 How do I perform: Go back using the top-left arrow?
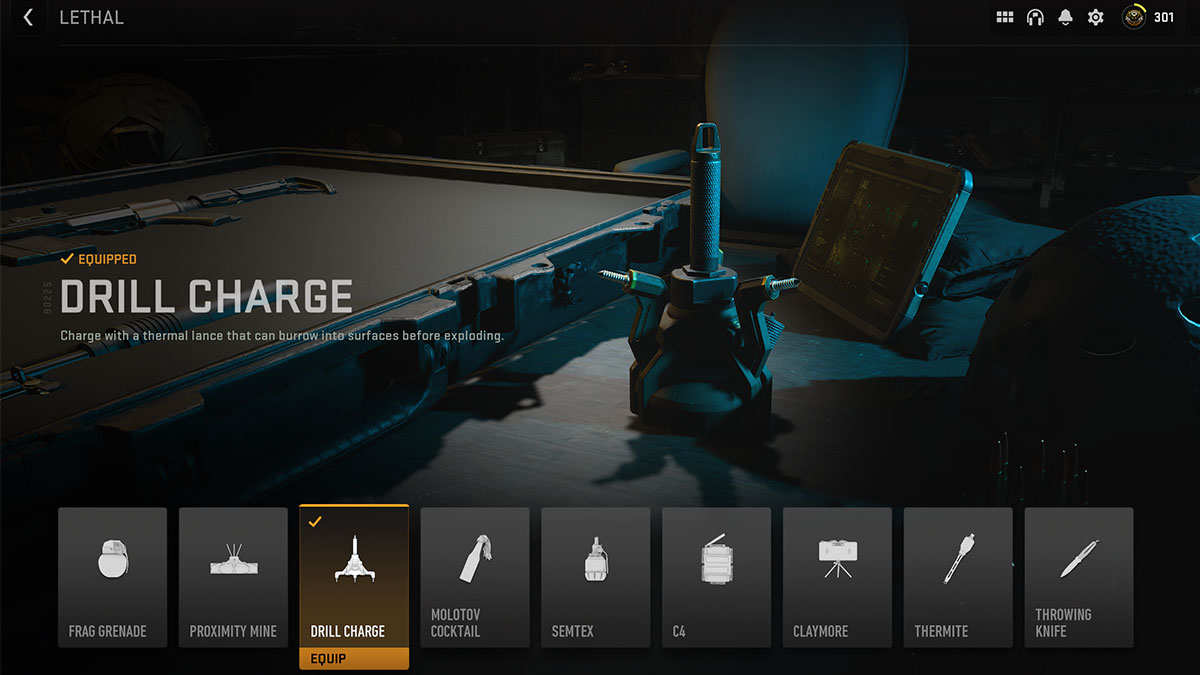tap(28, 17)
